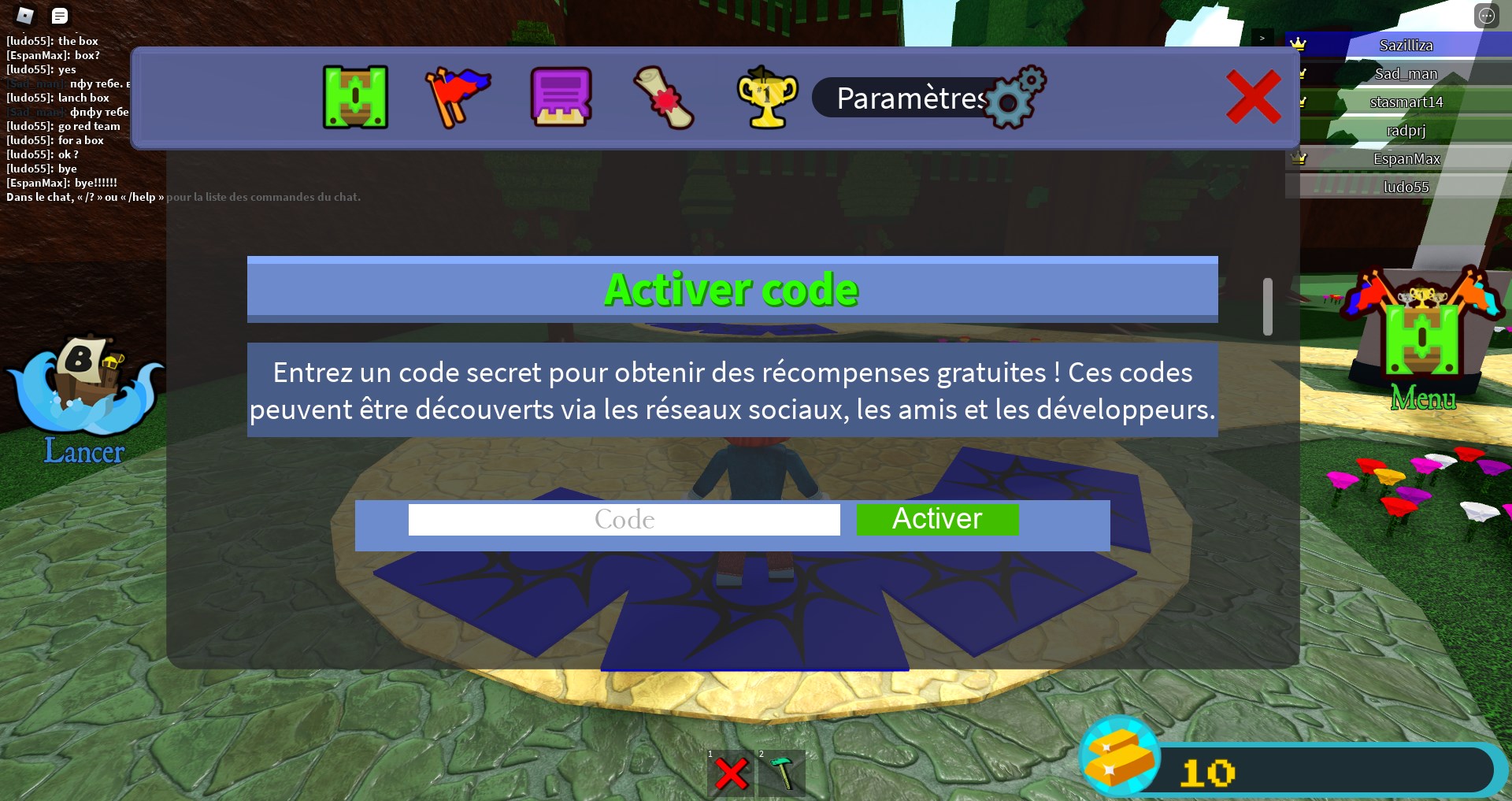
Task: Open the chat icon top left
Action: (59, 15)
